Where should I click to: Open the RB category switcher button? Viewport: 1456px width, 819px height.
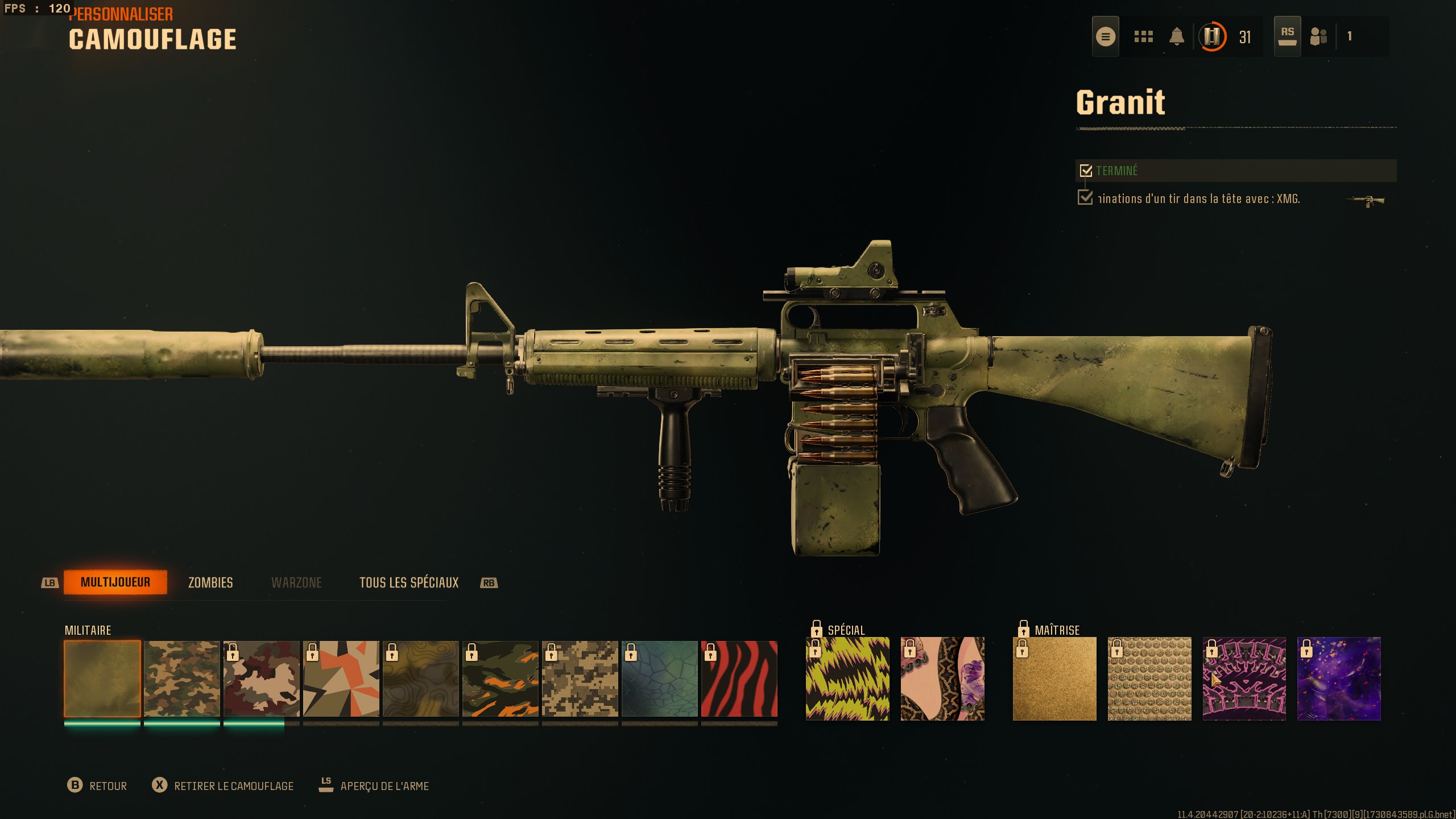[x=487, y=582]
